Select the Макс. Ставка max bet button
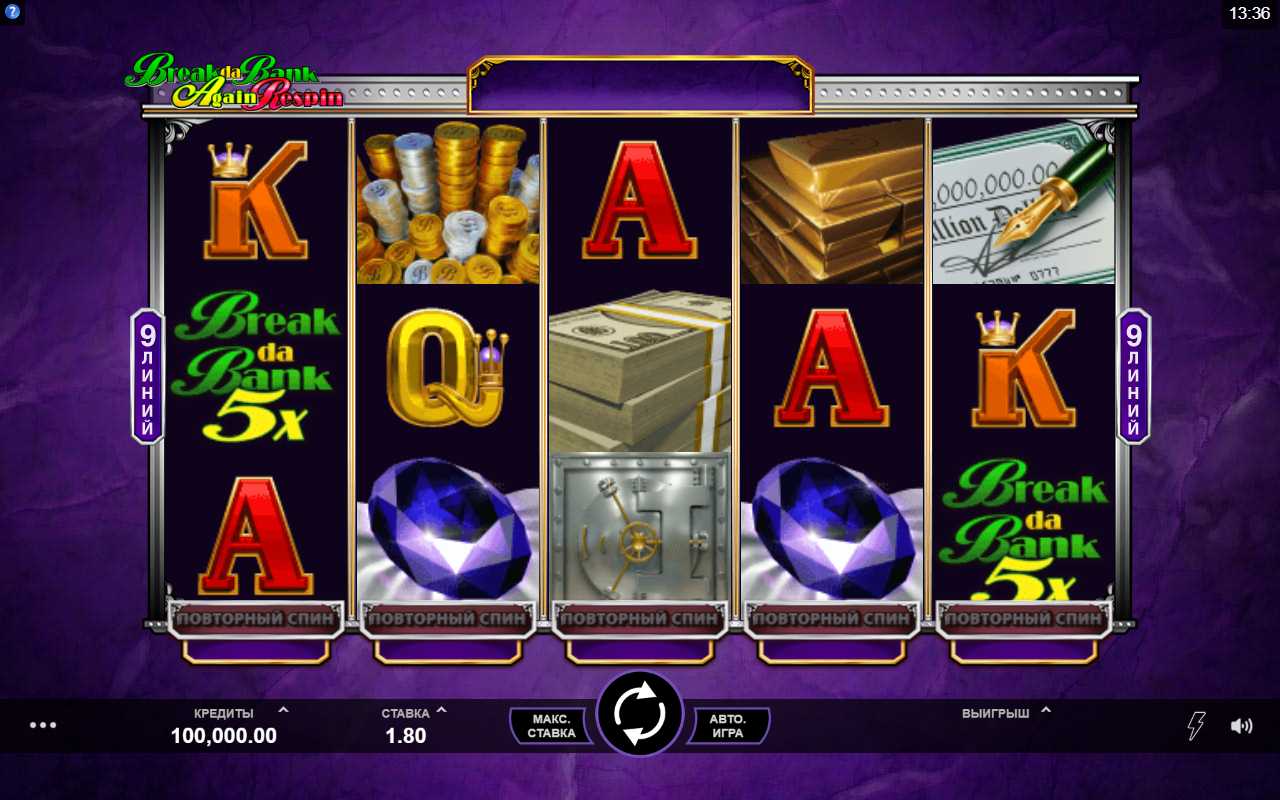Screen dimensions: 1280x800 click(551, 726)
